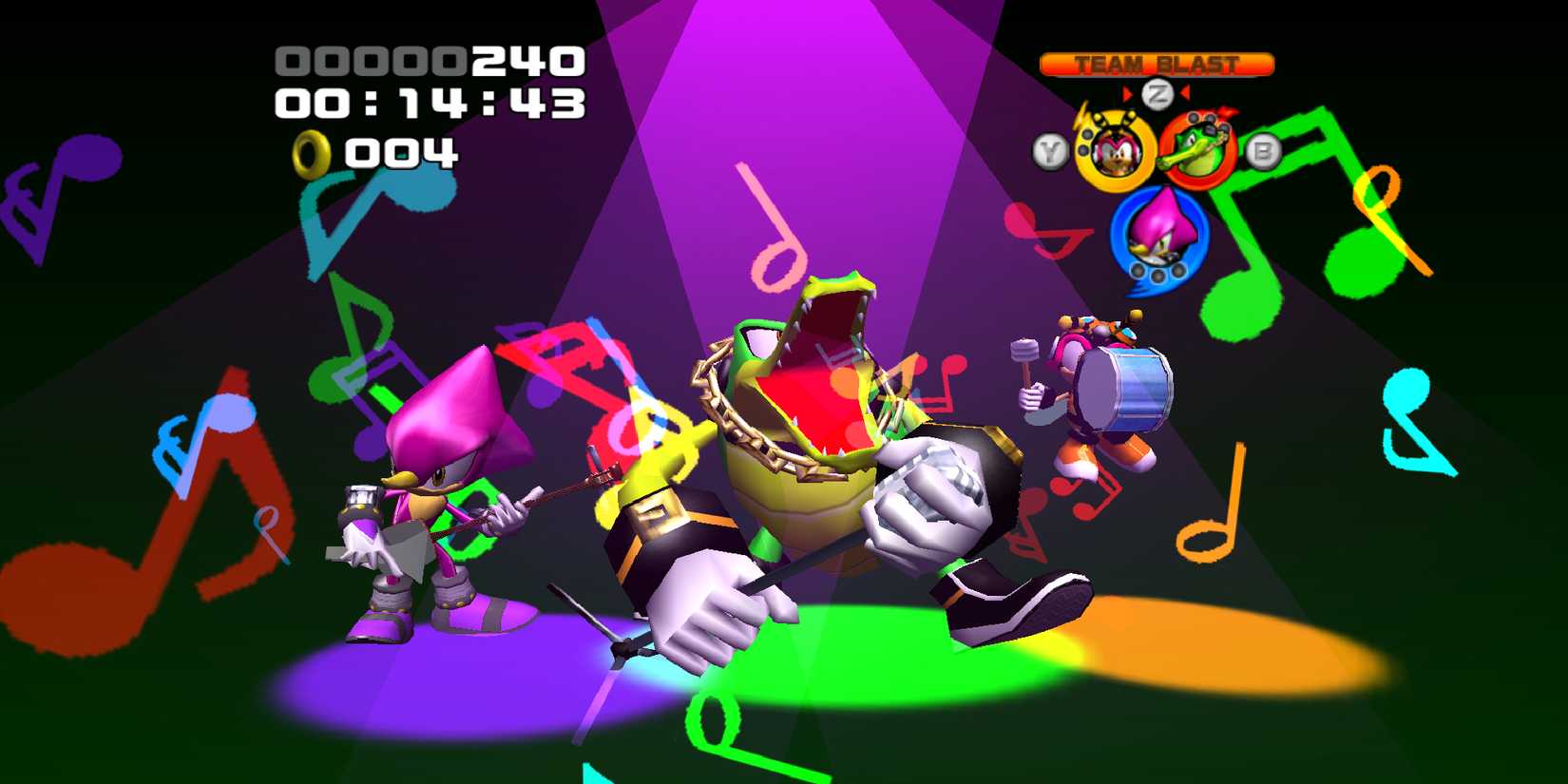Toggle the right red arrow beside the Z prompt
This screenshot has width=1568, height=784.
point(1185,91)
